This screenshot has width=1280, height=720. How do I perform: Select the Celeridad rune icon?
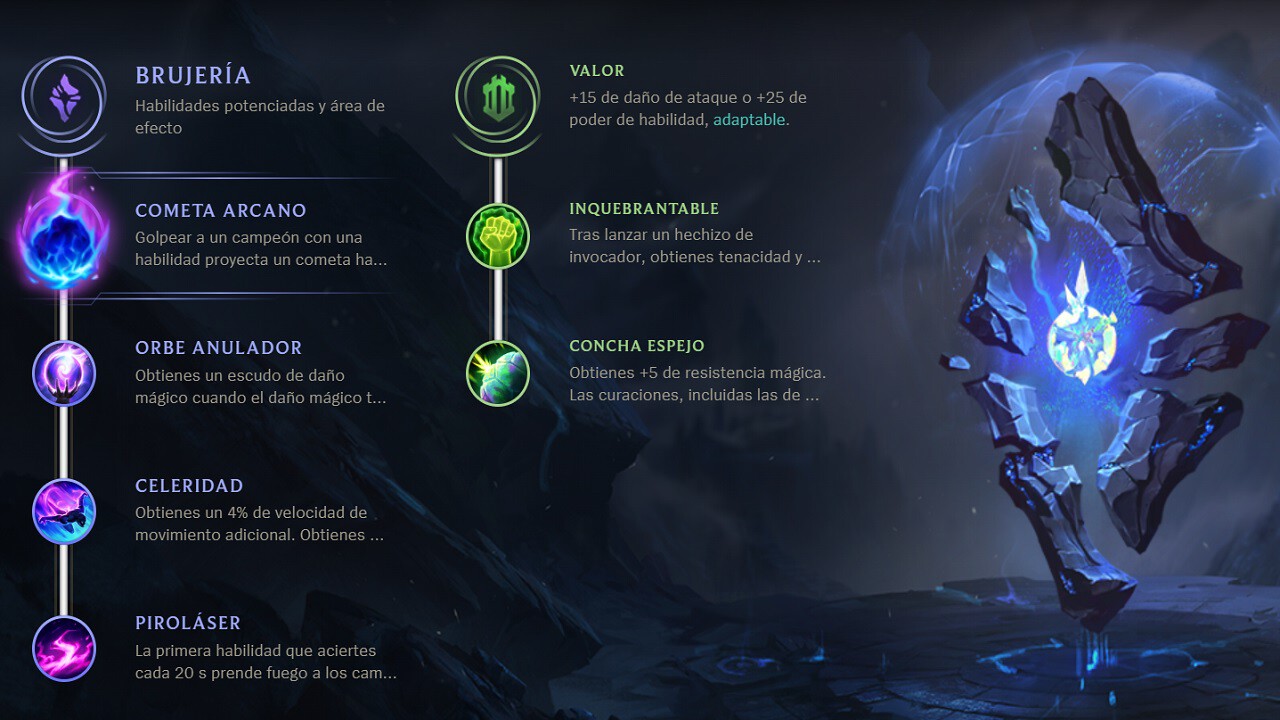pyautogui.click(x=63, y=512)
